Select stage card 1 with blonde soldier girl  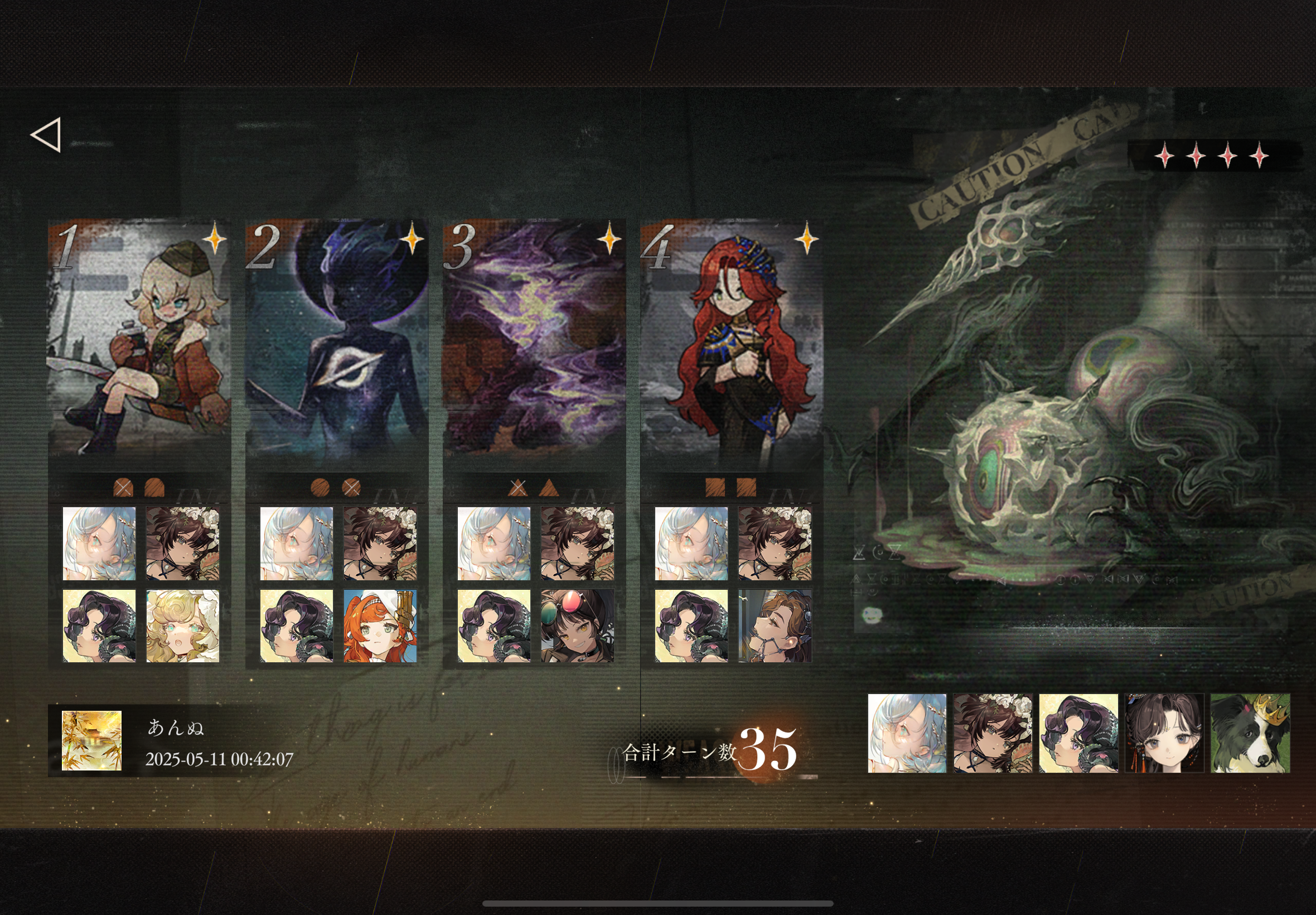point(139,339)
